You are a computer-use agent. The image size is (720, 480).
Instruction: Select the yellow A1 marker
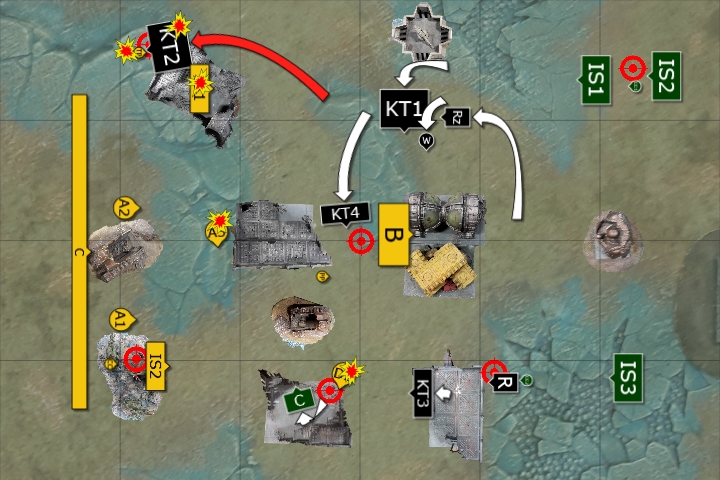click(121, 319)
